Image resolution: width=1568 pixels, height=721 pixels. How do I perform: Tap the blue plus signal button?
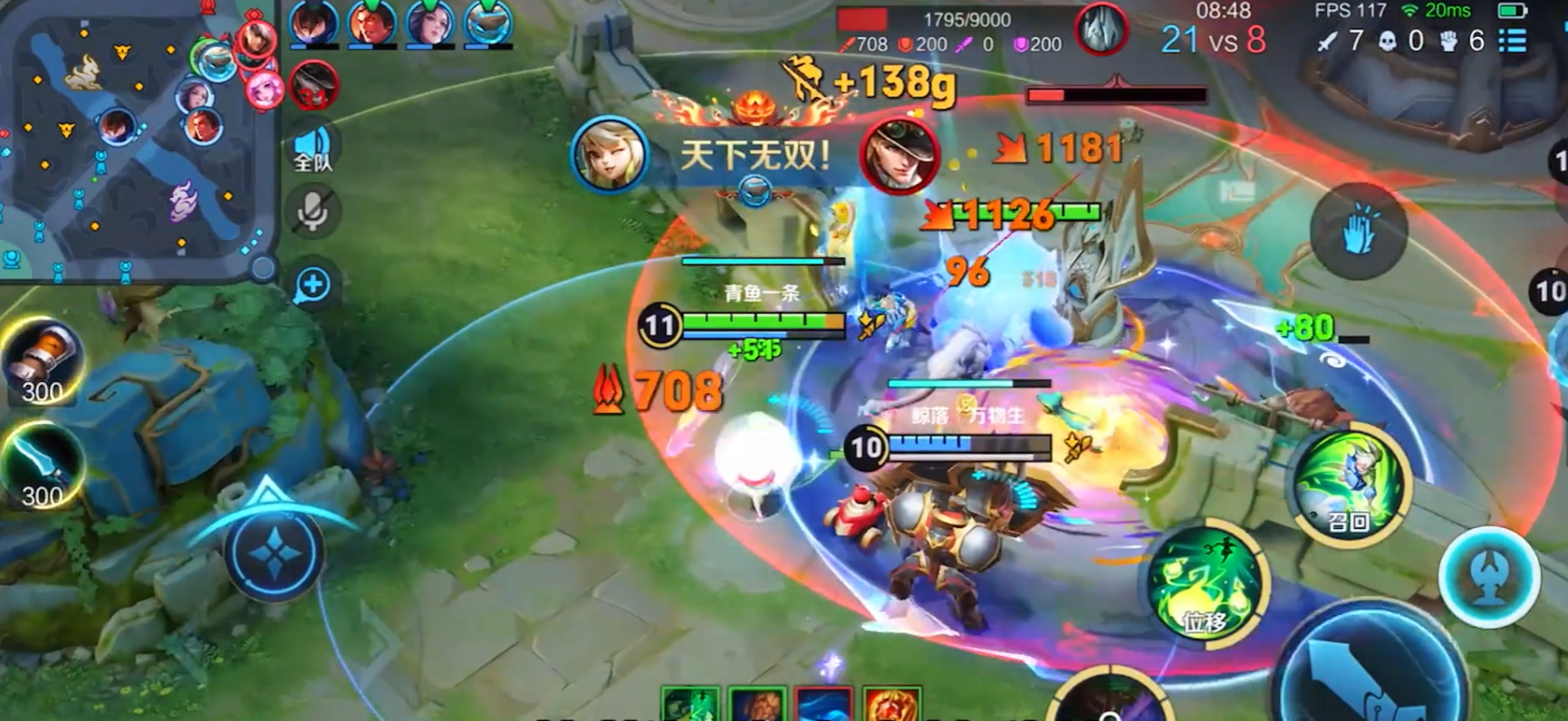pyautogui.click(x=313, y=284)
